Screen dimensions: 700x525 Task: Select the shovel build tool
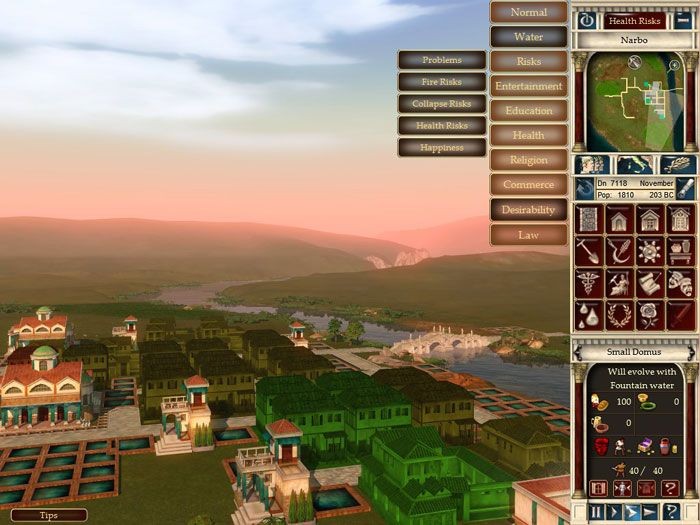[588, 251]
